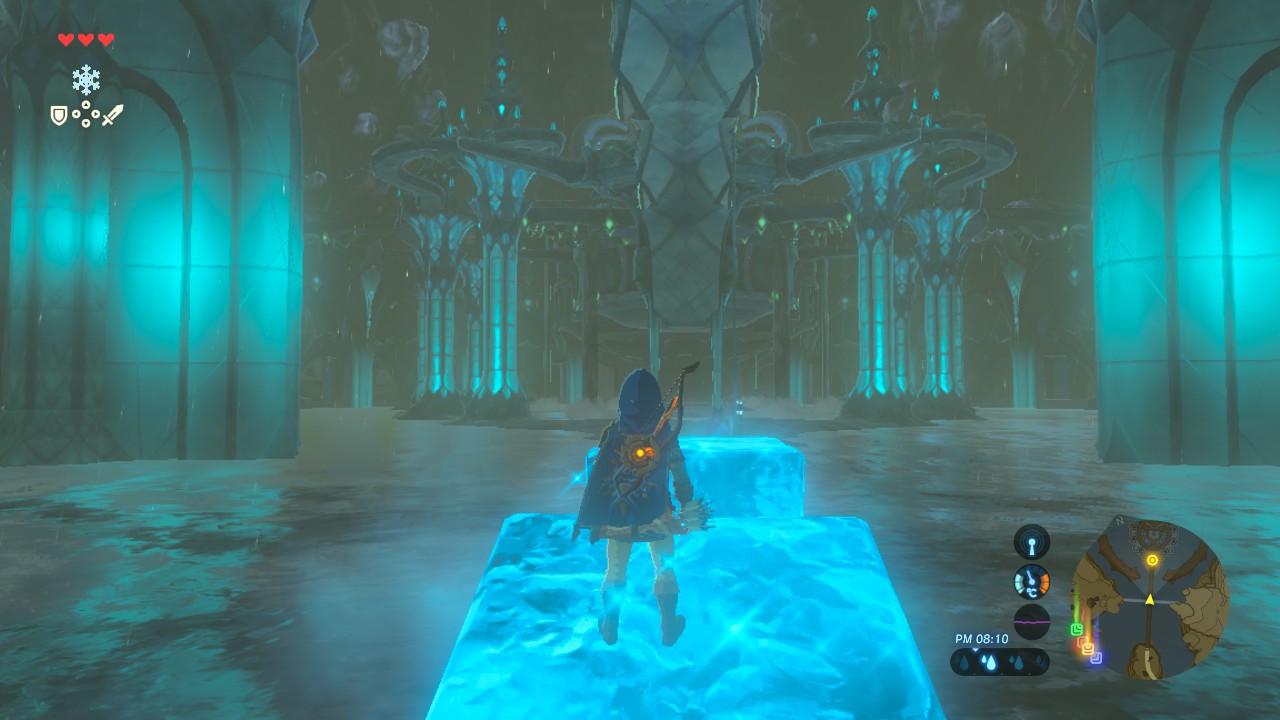Viewport: 1280px width, 720px height.
Task: Activate the Sheikah Sensor icon
Action: [1031, 542]
